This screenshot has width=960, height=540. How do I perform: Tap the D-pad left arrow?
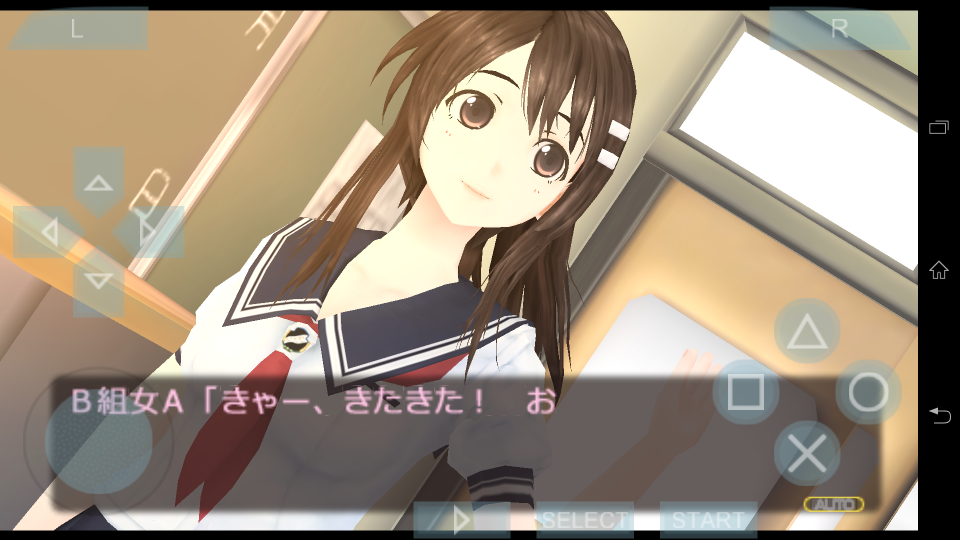coord(47,233)
